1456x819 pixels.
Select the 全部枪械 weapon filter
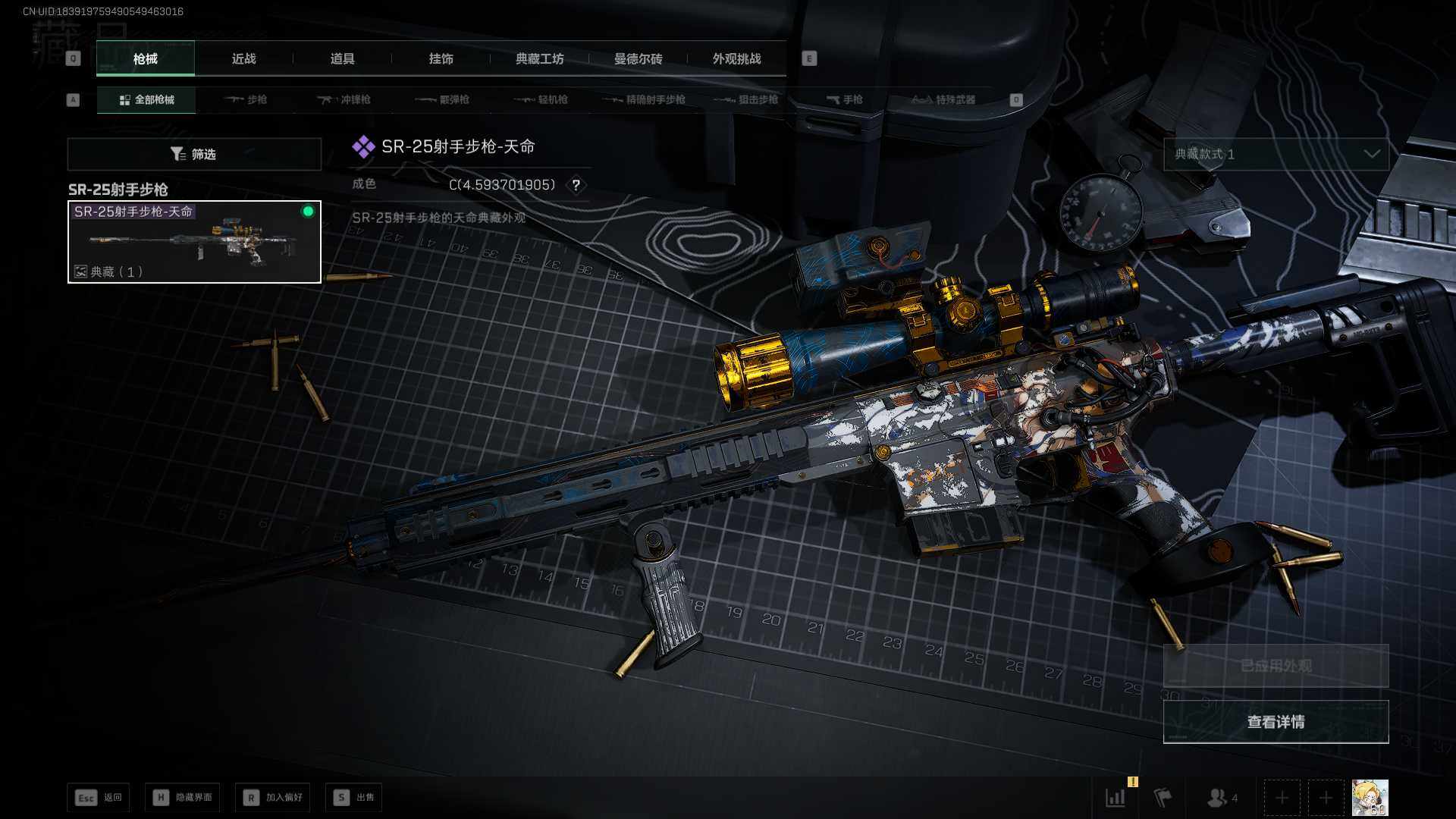click(146, 99)
